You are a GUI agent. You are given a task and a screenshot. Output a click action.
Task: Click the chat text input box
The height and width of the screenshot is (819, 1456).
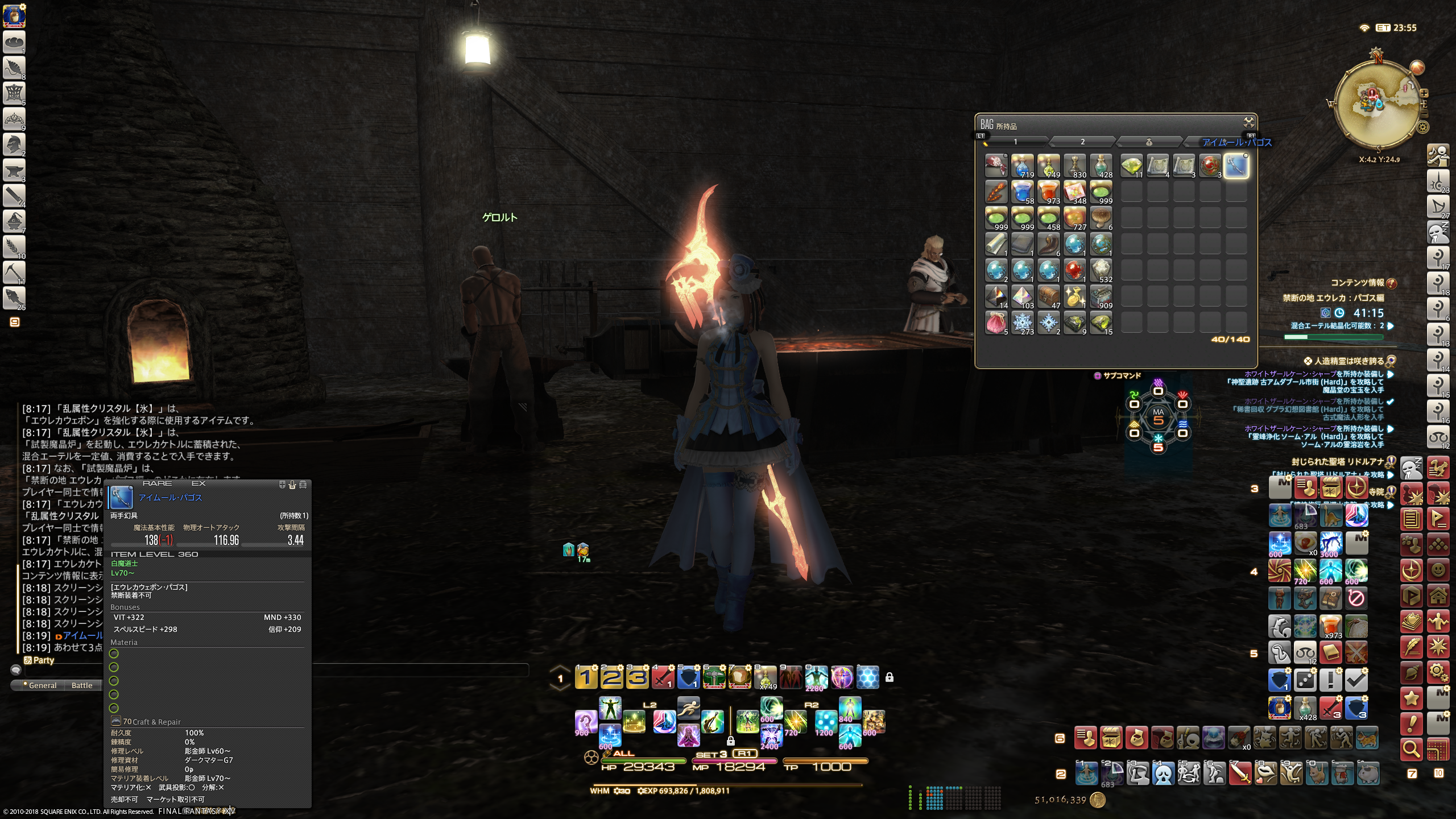click(273, 670)
